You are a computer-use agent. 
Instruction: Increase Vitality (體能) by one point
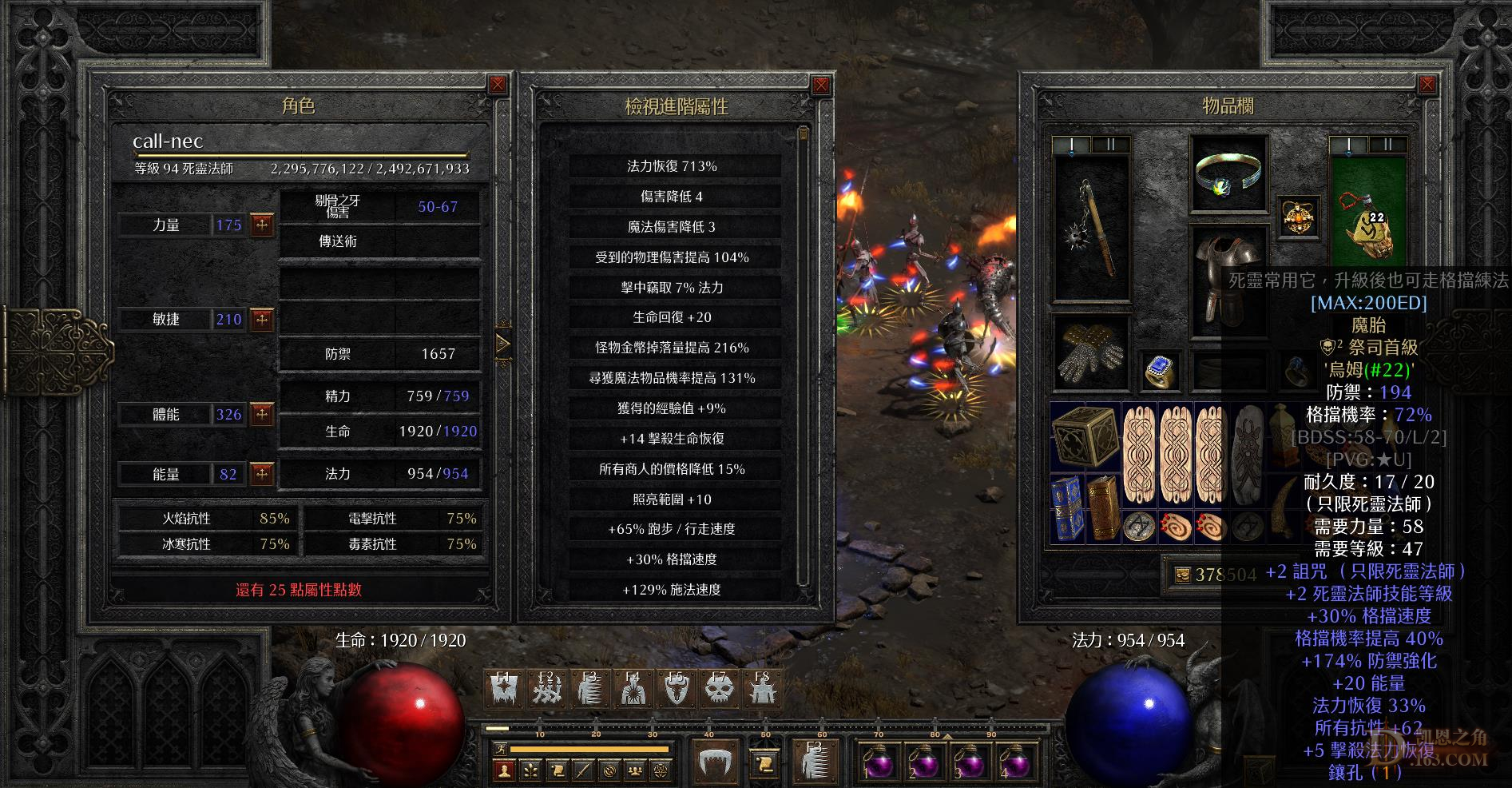(262, 414)
